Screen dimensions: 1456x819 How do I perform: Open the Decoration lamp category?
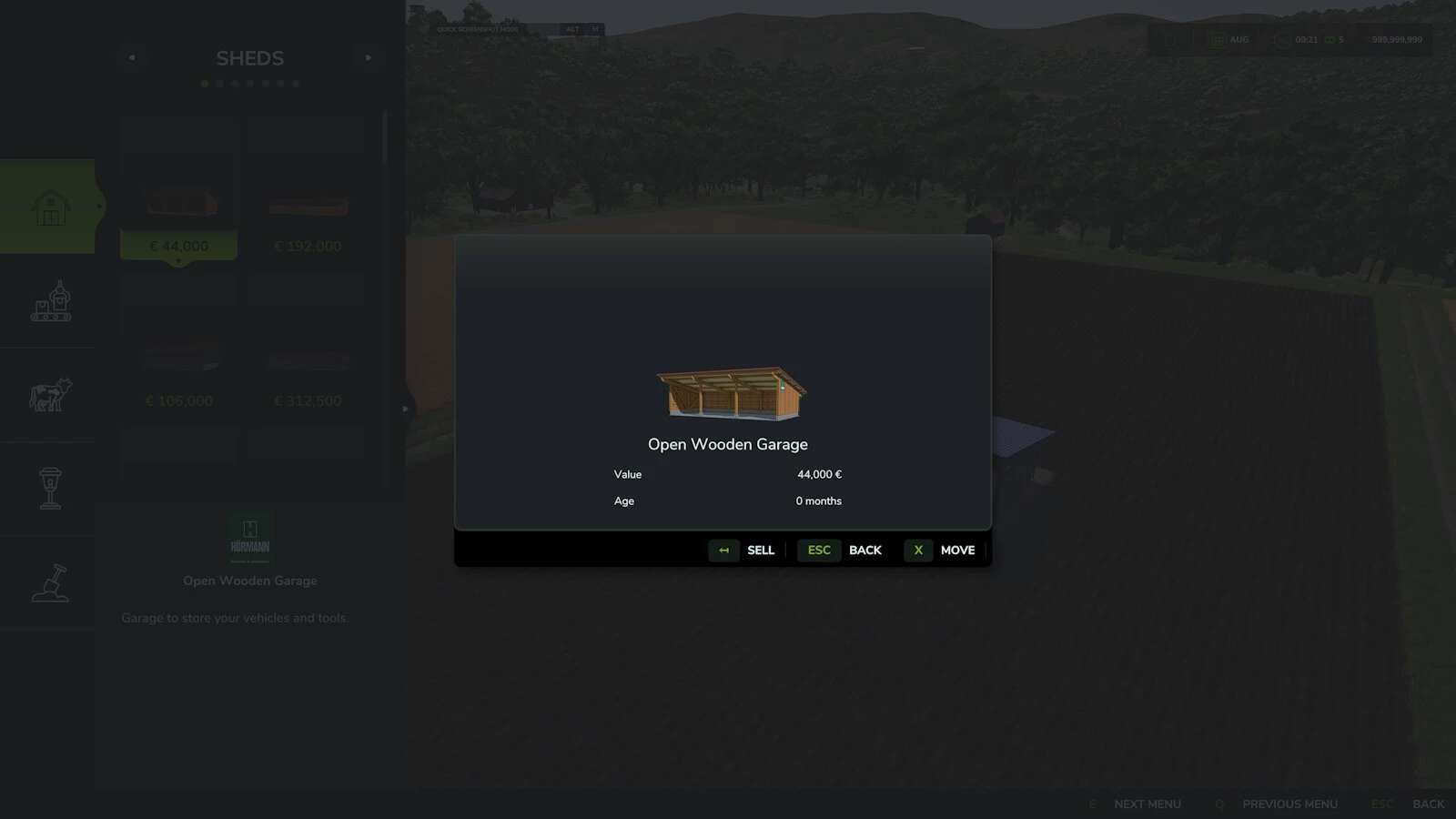click(x=50, y=487)
